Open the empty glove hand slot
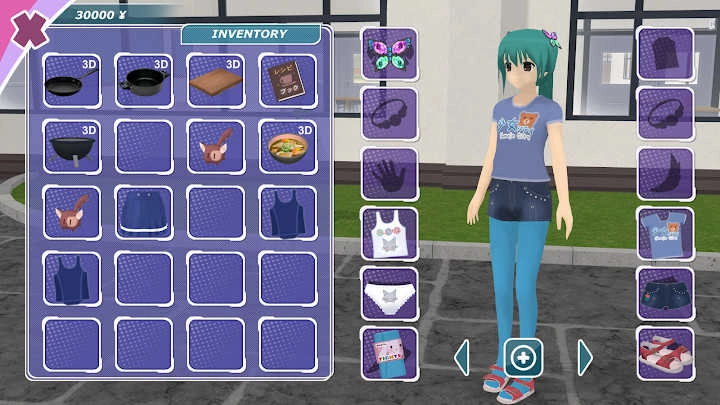Screen dimensions: 720x405 coord(390,173)
